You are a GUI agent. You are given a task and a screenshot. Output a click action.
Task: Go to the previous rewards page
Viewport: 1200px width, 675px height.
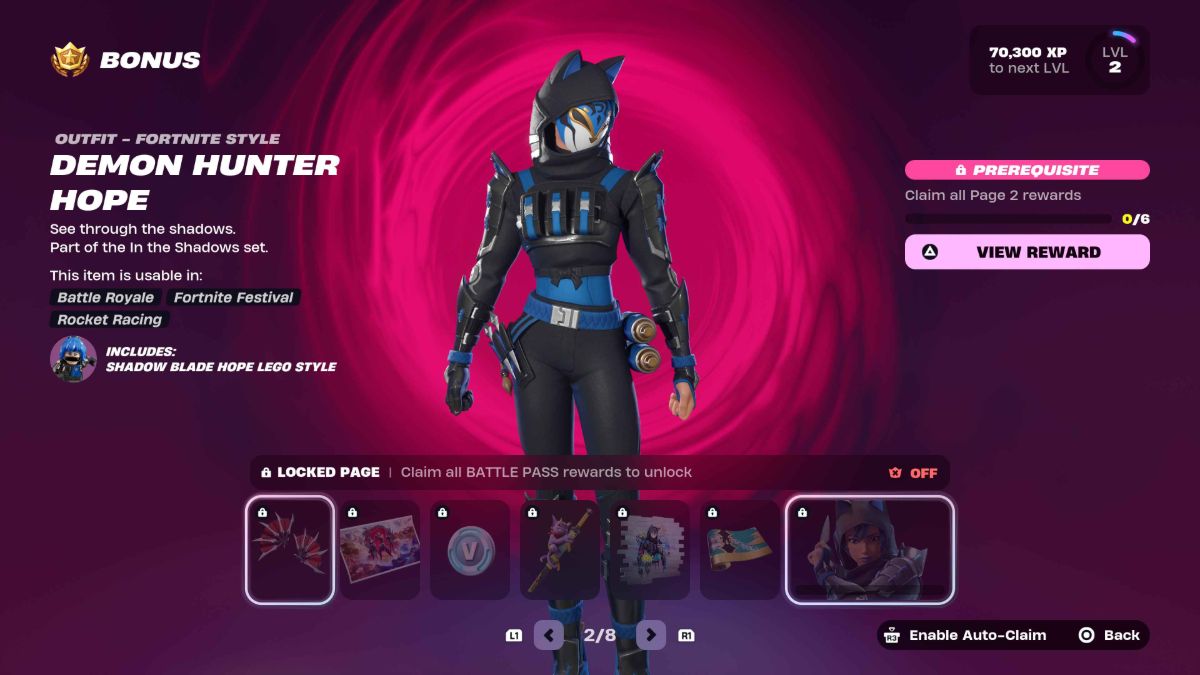click(548, 634)
